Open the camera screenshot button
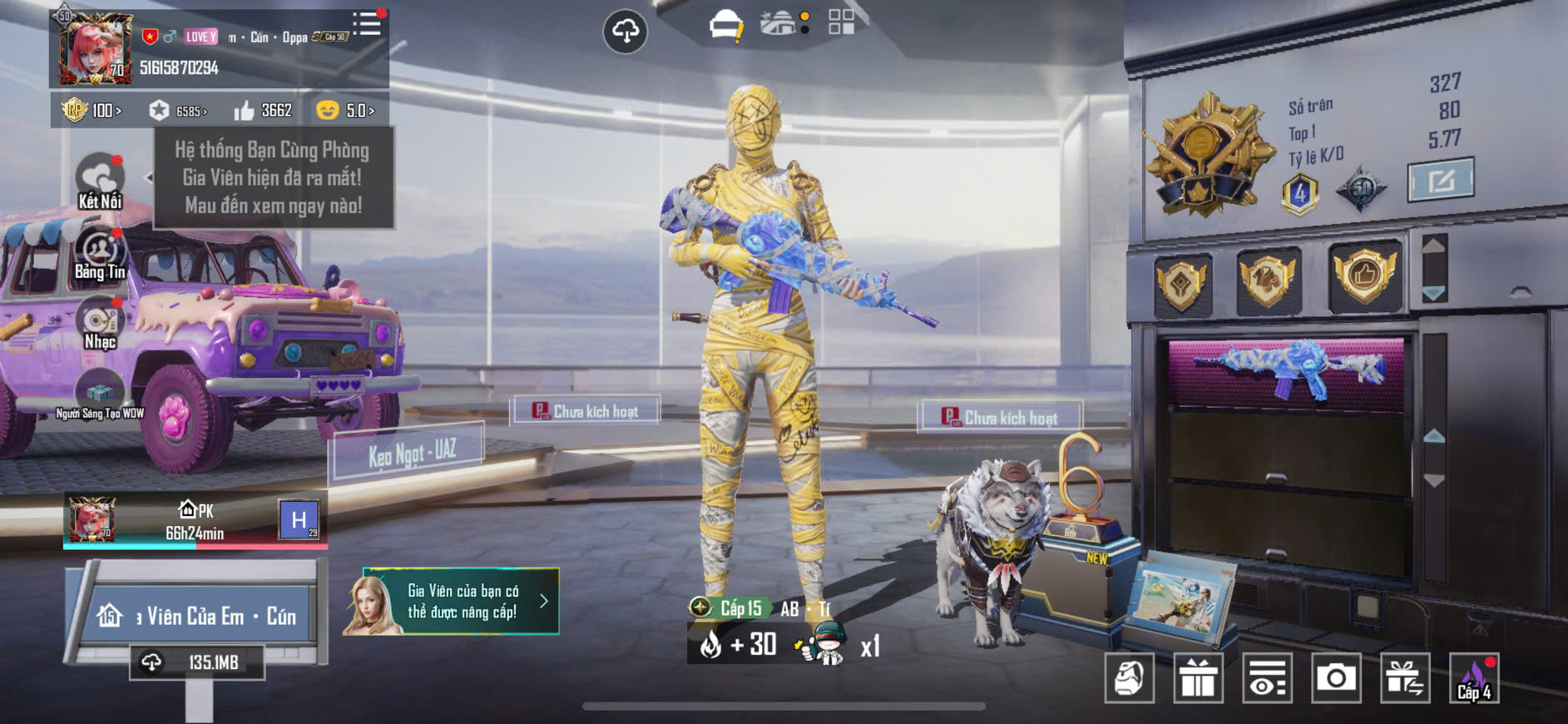 click(x=1336, y=678)
